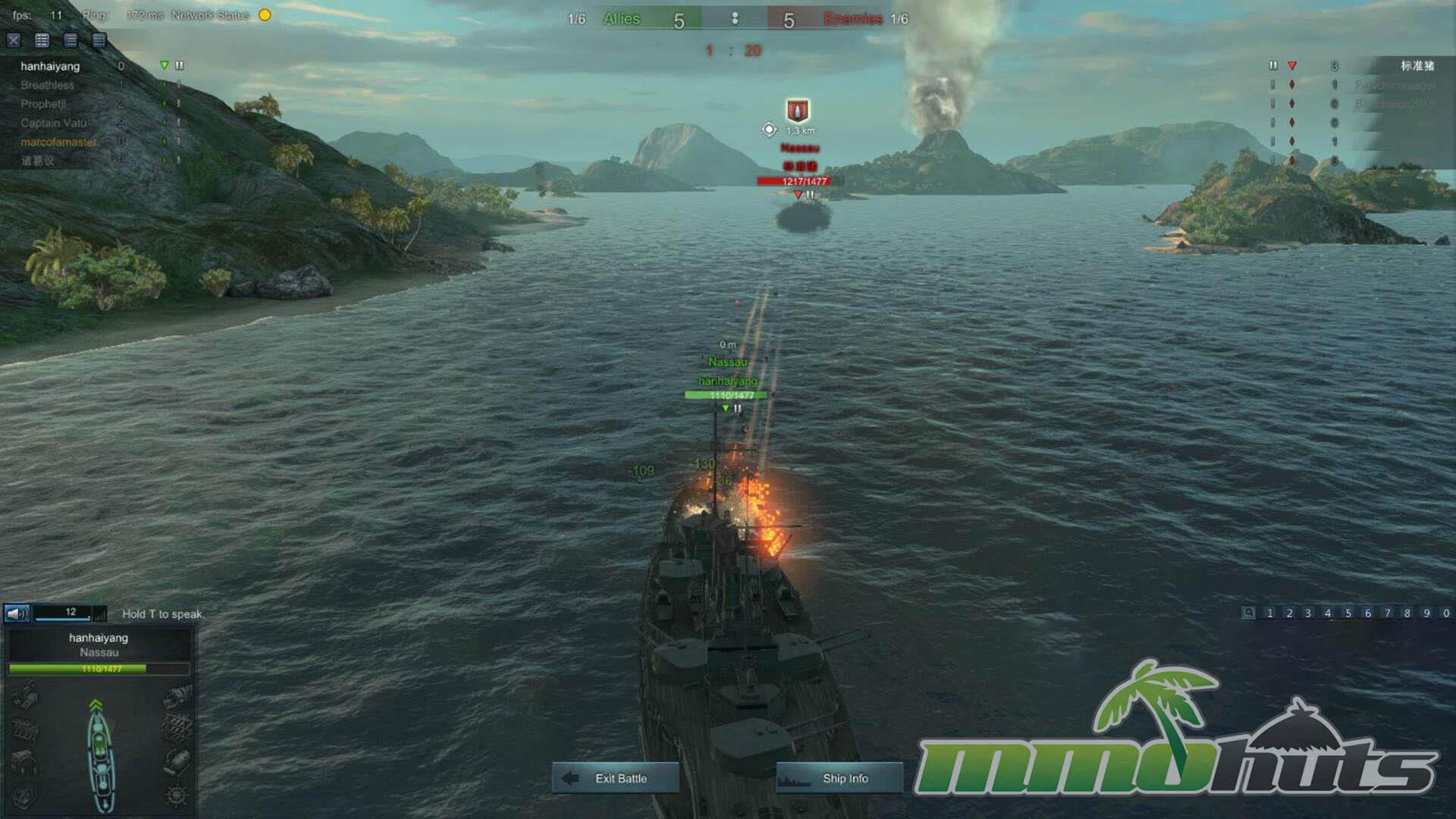The width and height of the screenshot is (1456, 819).
Task: Select player hanhaiyang in the allies list
Action: coord(50,66)
